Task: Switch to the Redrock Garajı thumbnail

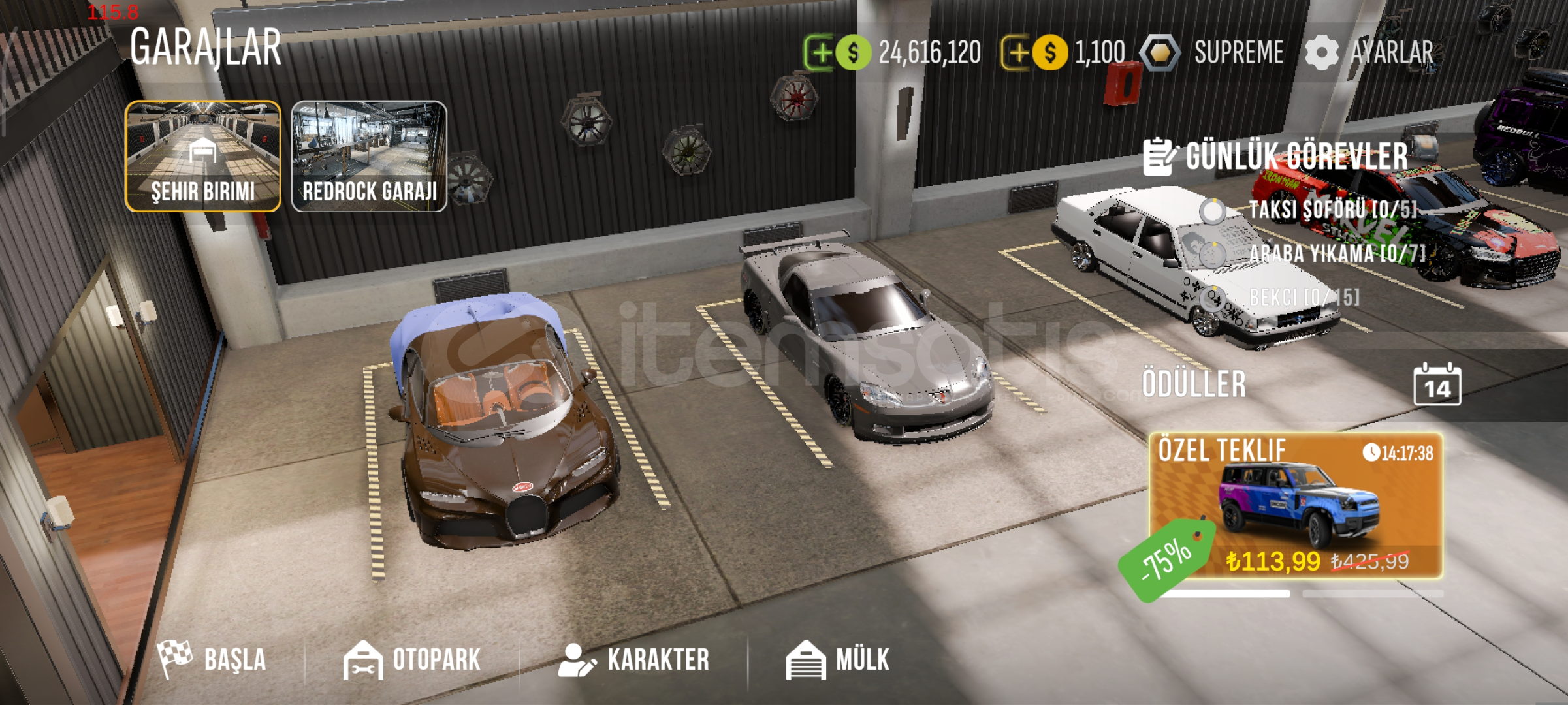Action: point(369,156)
